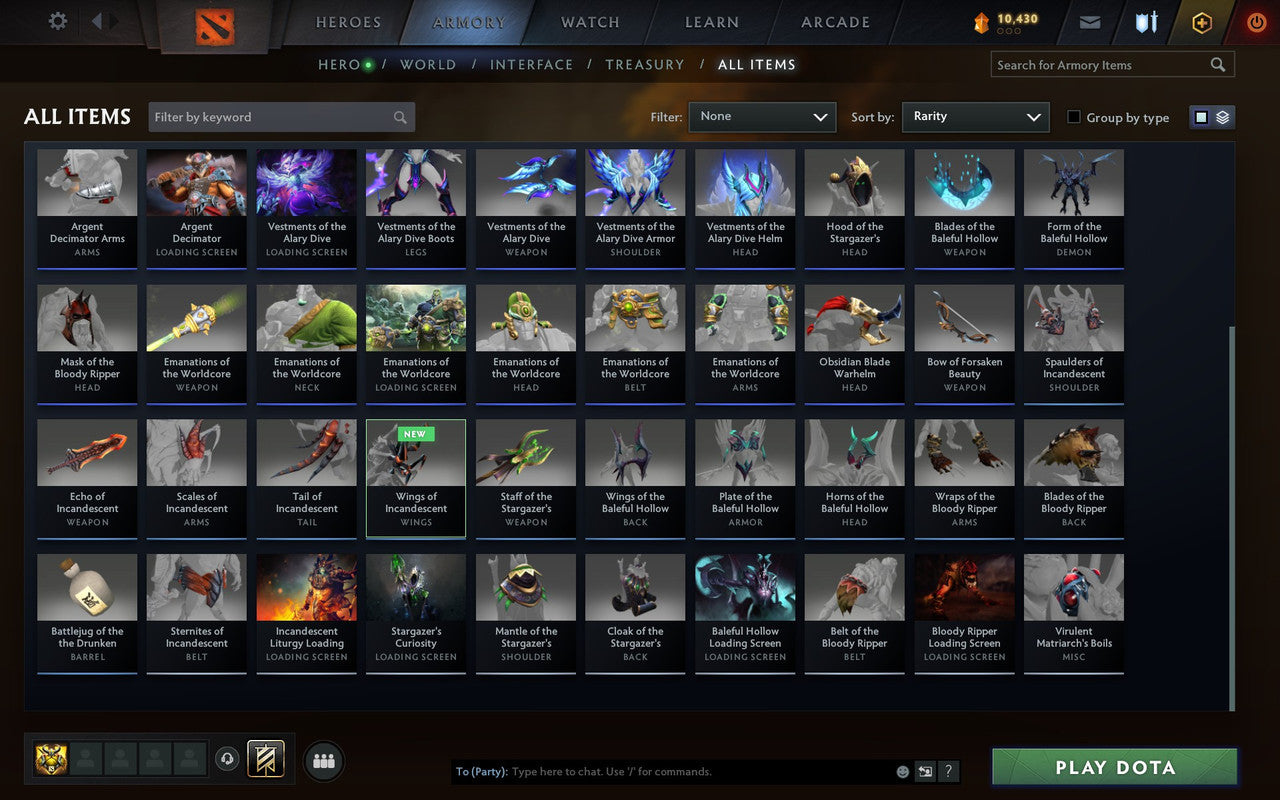Click the back arrow beside the gear

[97, 21]
